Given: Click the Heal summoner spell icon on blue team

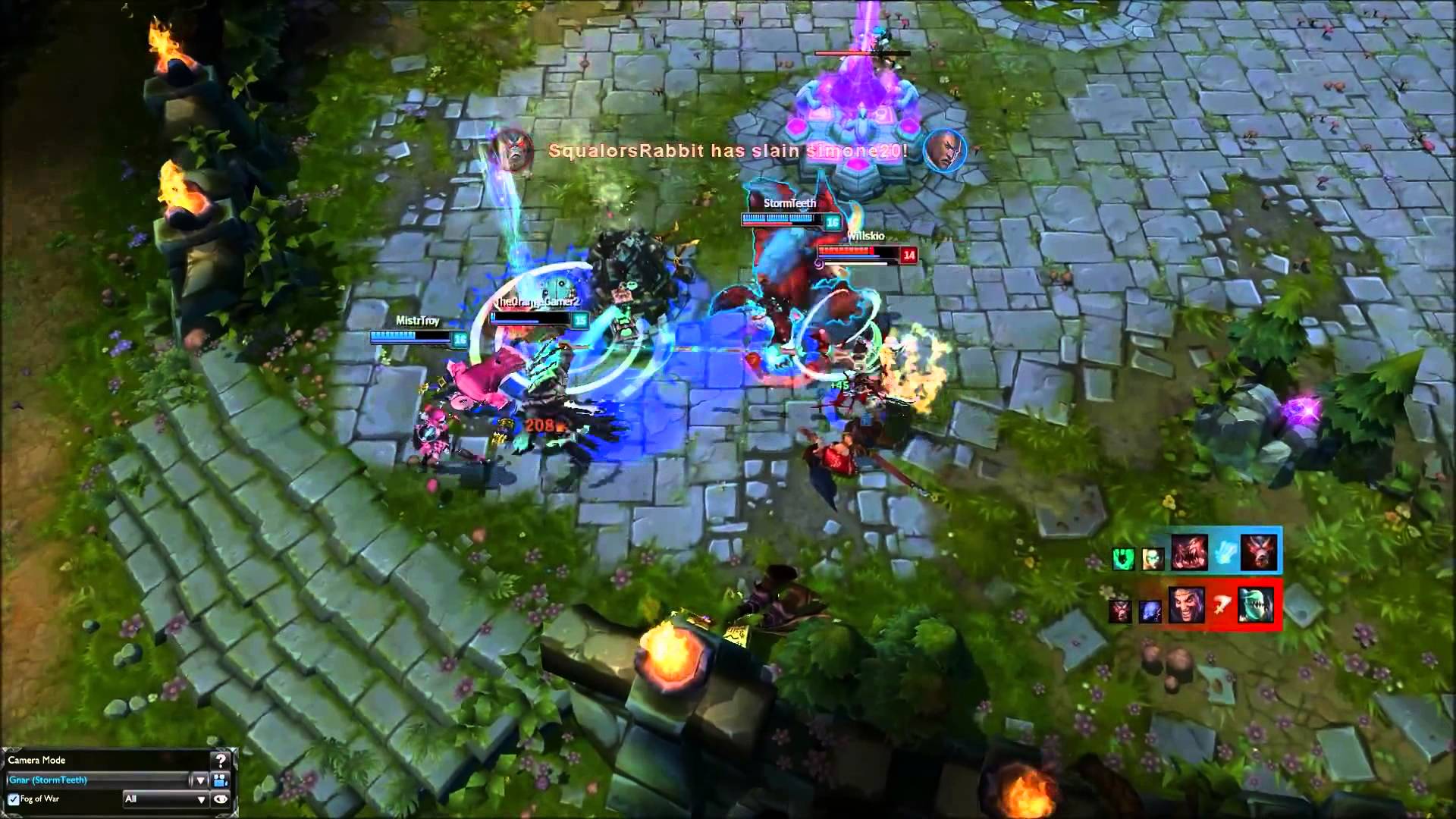Looking at the screenshot, I should coord(1224,554).
